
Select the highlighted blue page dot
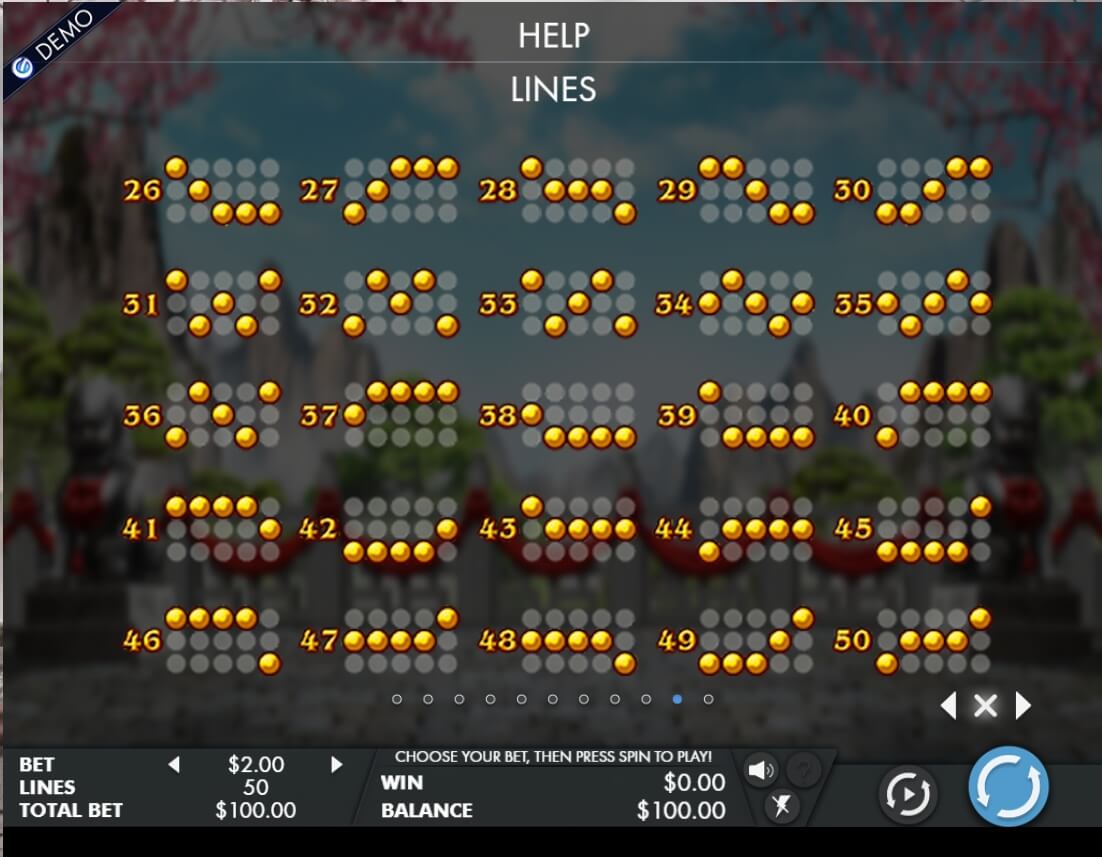tap(677, 699)
